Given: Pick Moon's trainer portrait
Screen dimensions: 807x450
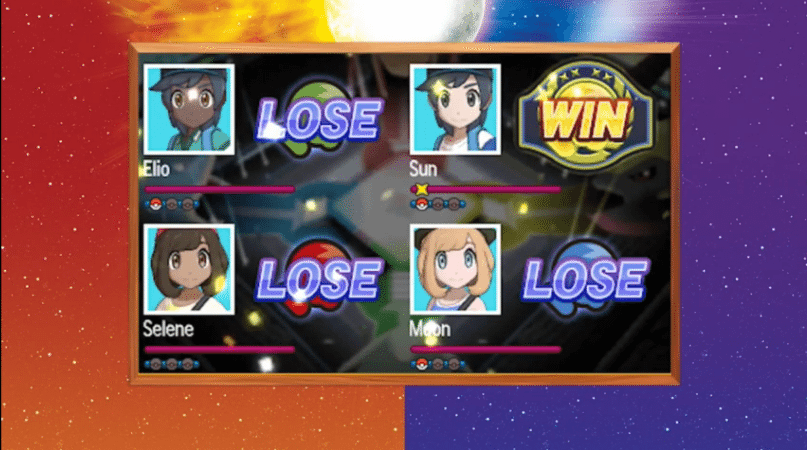Looking at the screenshot, I should click(x=455, y=269).
